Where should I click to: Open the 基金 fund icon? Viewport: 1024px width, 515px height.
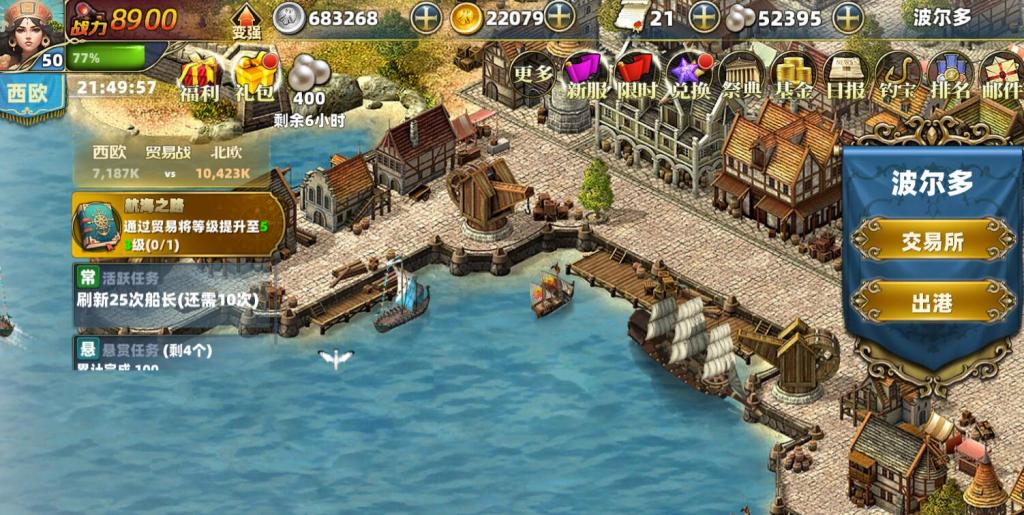(794, 74)
